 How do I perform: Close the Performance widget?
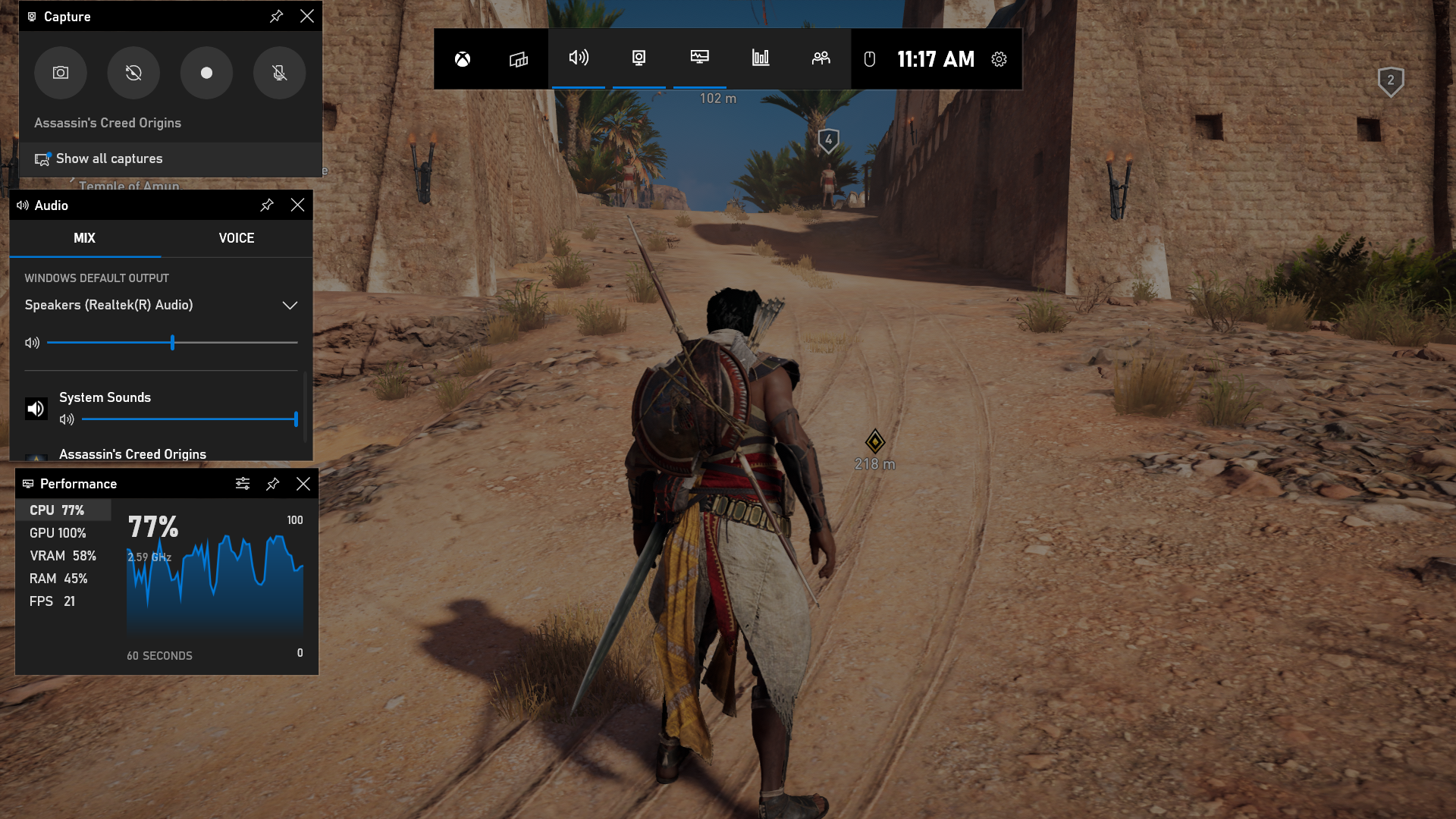(x=303, y=484)
